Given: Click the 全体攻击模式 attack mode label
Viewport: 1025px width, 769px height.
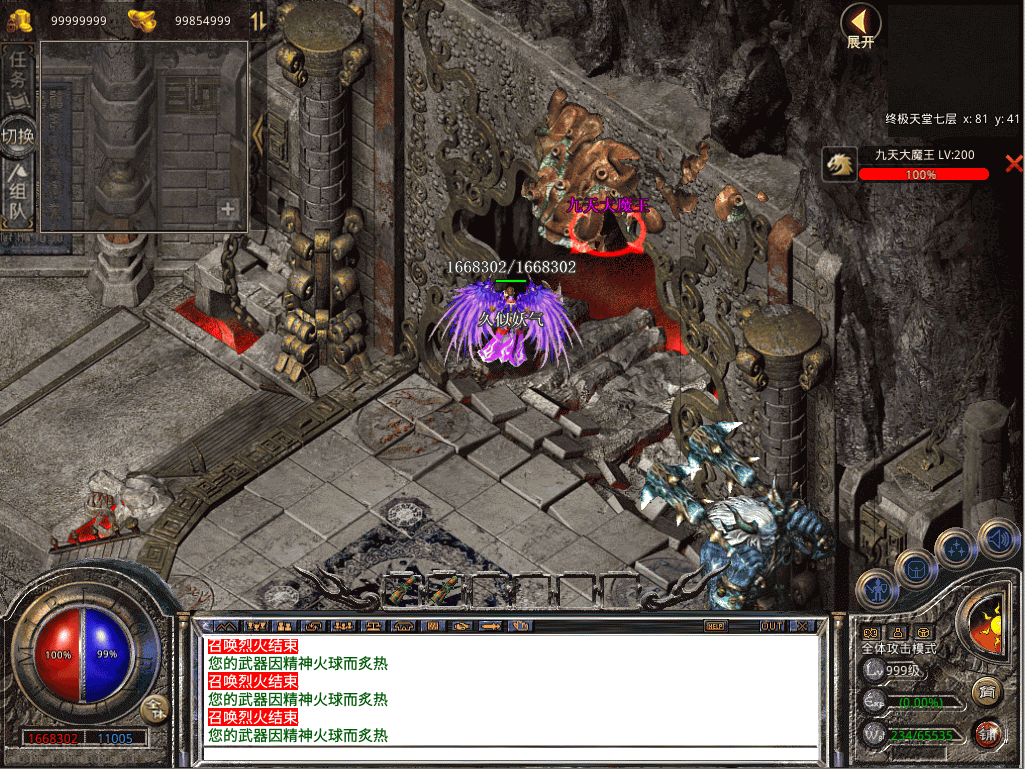Looking at the screenshot, I should [899, 648].
